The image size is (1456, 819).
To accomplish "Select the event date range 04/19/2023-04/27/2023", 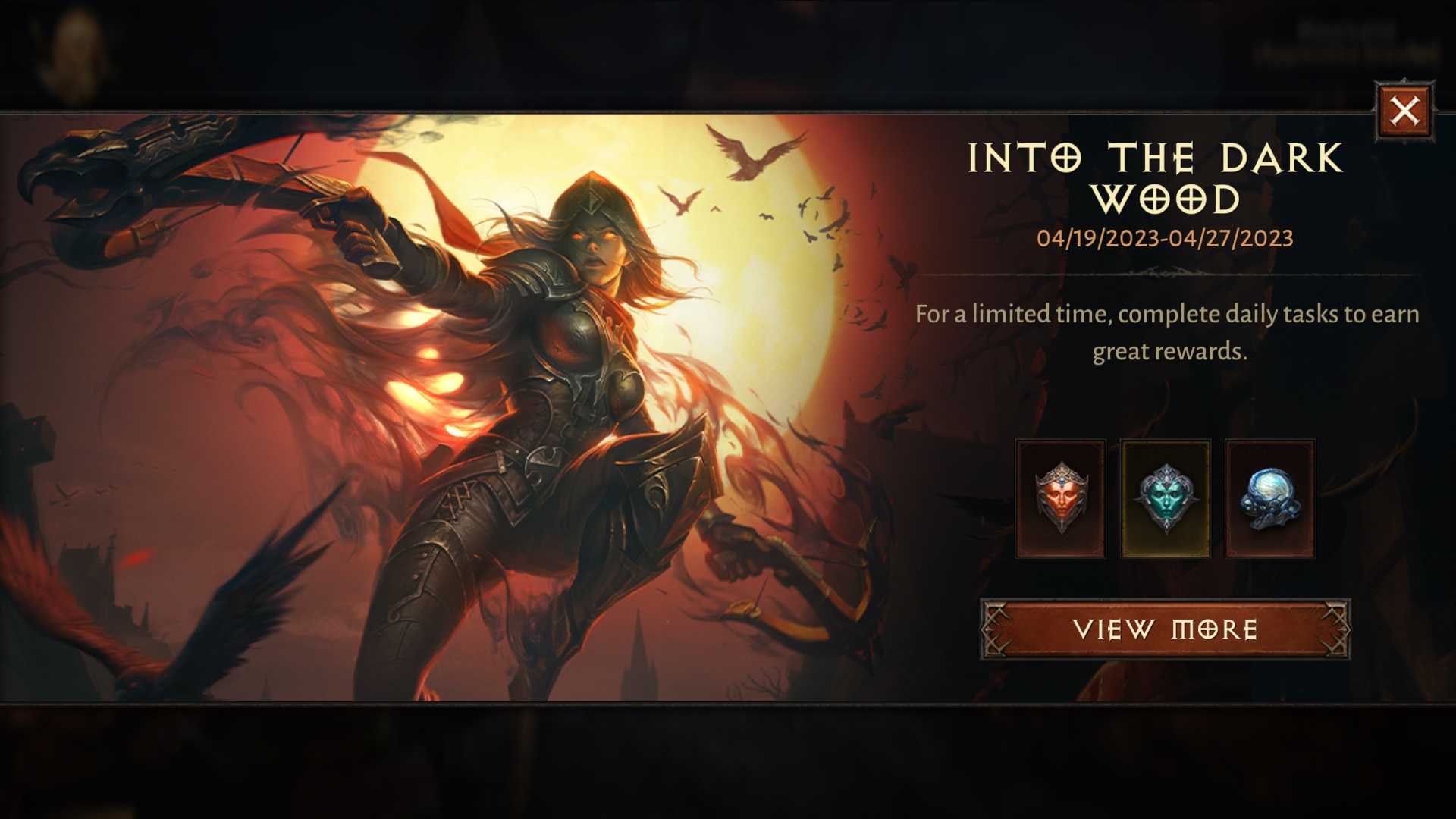I will pyautogui.click(x=1163, y=240).
